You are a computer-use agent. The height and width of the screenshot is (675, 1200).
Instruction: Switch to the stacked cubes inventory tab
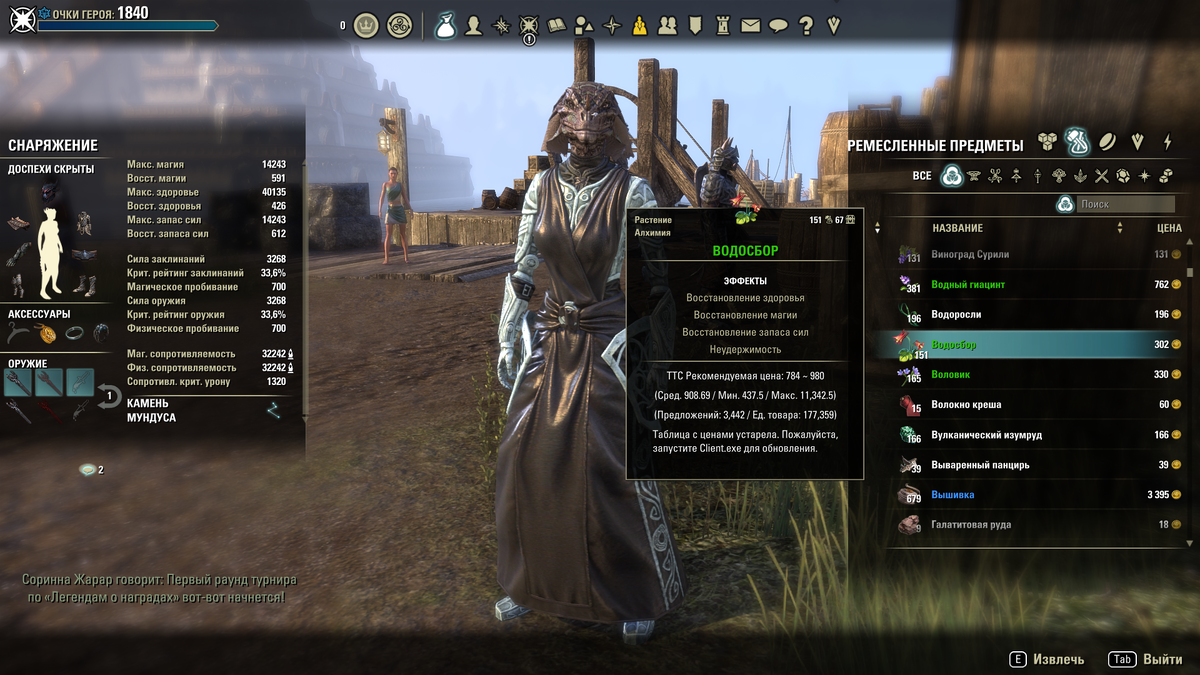coord(1047,143)
